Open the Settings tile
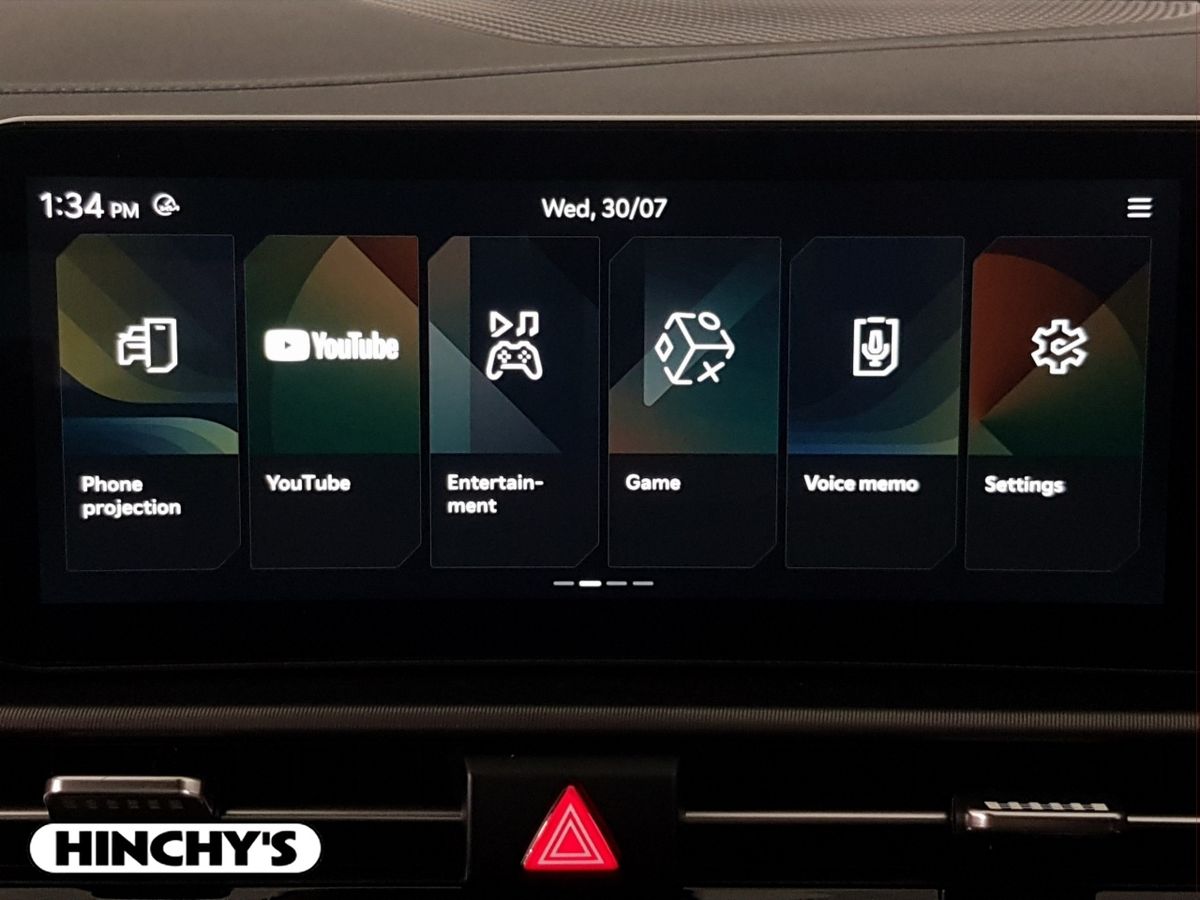The image size is (1200, 900). 1058,400
